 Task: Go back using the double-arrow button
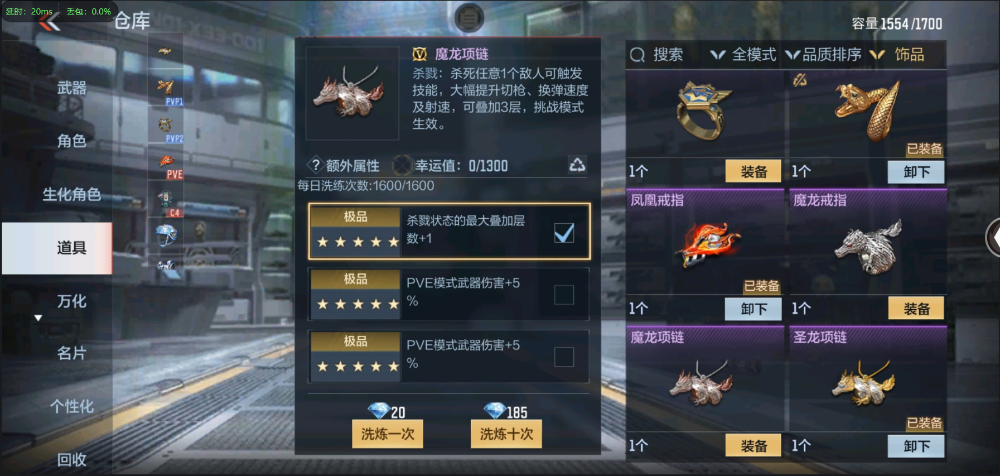click(47, 22)
